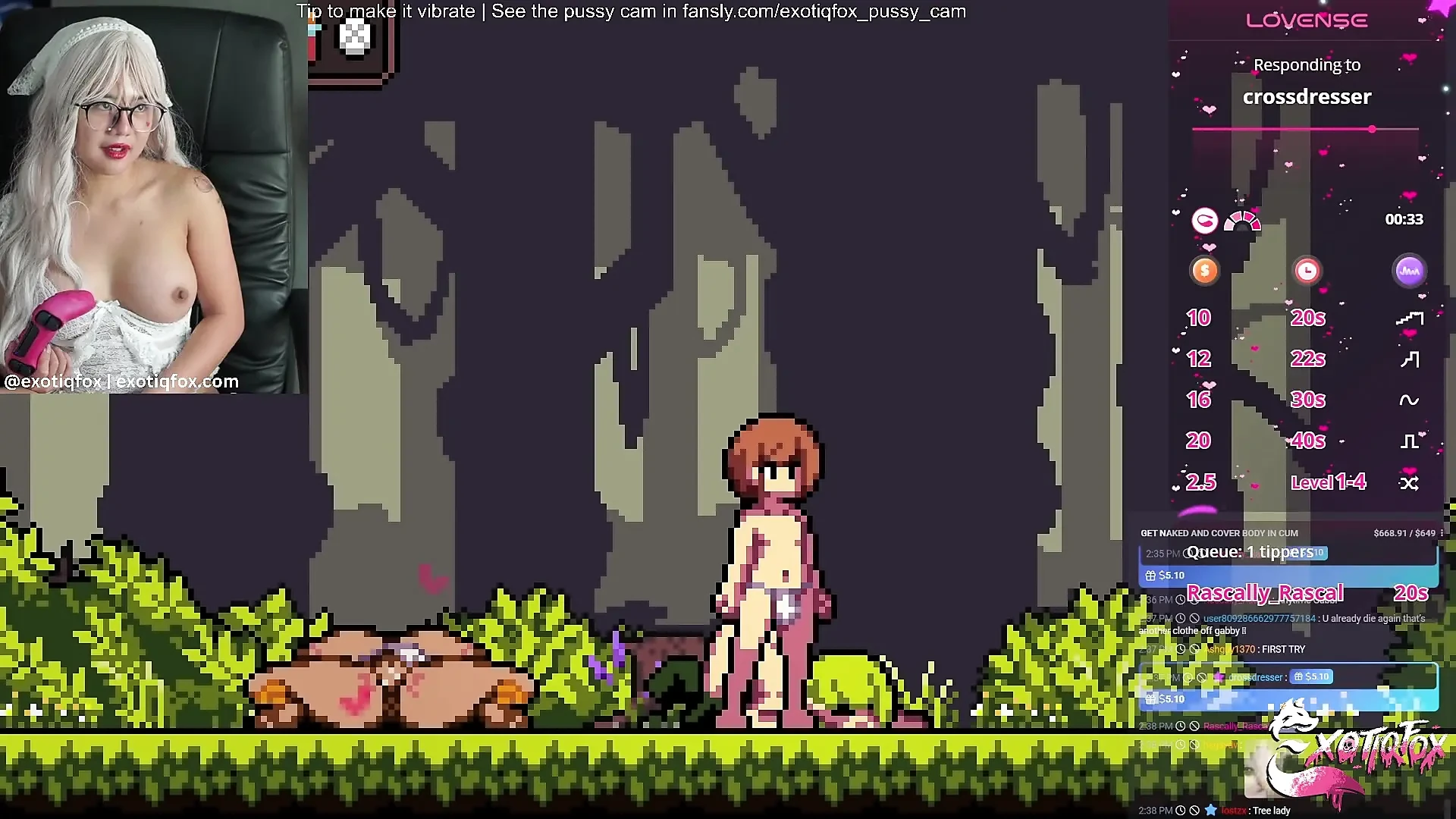Select the square pulse vibration pattern
Image resolution: width=1456 pixels, height=819 pixels.
[x=1409, y=440]
